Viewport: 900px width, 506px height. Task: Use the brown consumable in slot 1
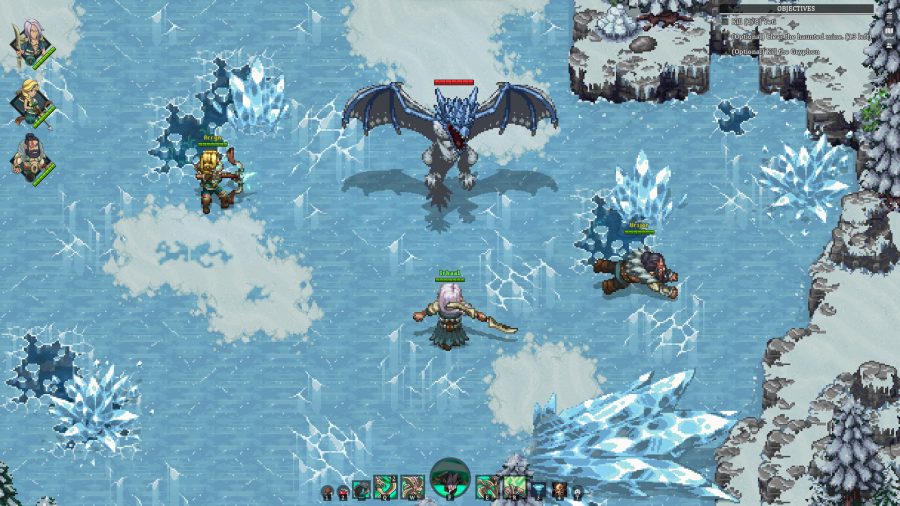[327, 492]
